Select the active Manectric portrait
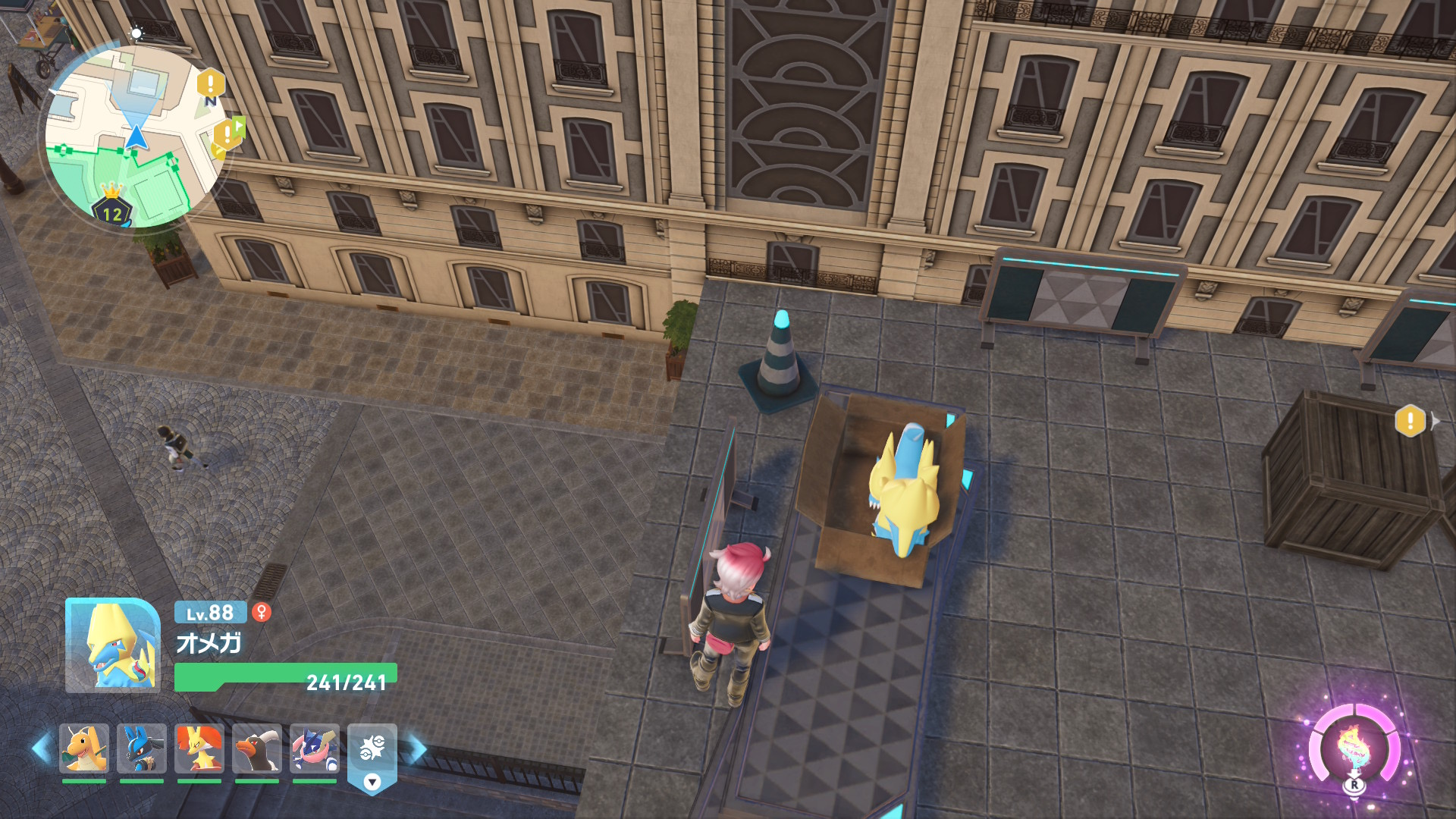 (x=113, y=645)
